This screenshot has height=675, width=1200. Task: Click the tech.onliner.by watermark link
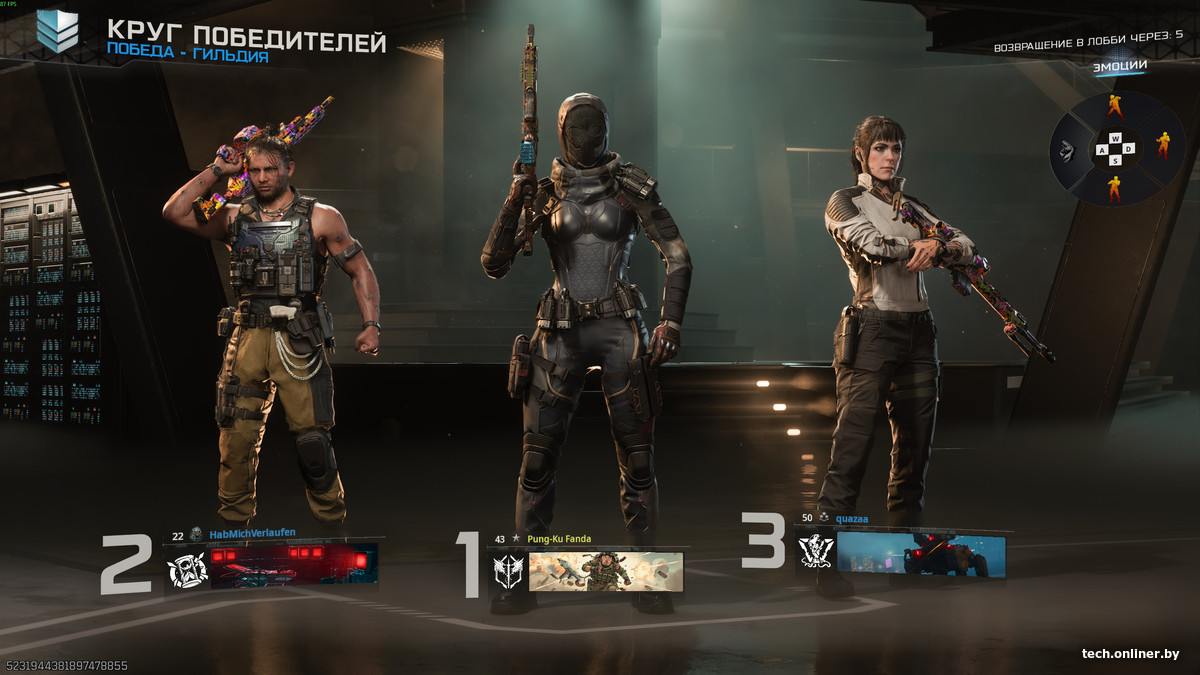(1130, 654)
